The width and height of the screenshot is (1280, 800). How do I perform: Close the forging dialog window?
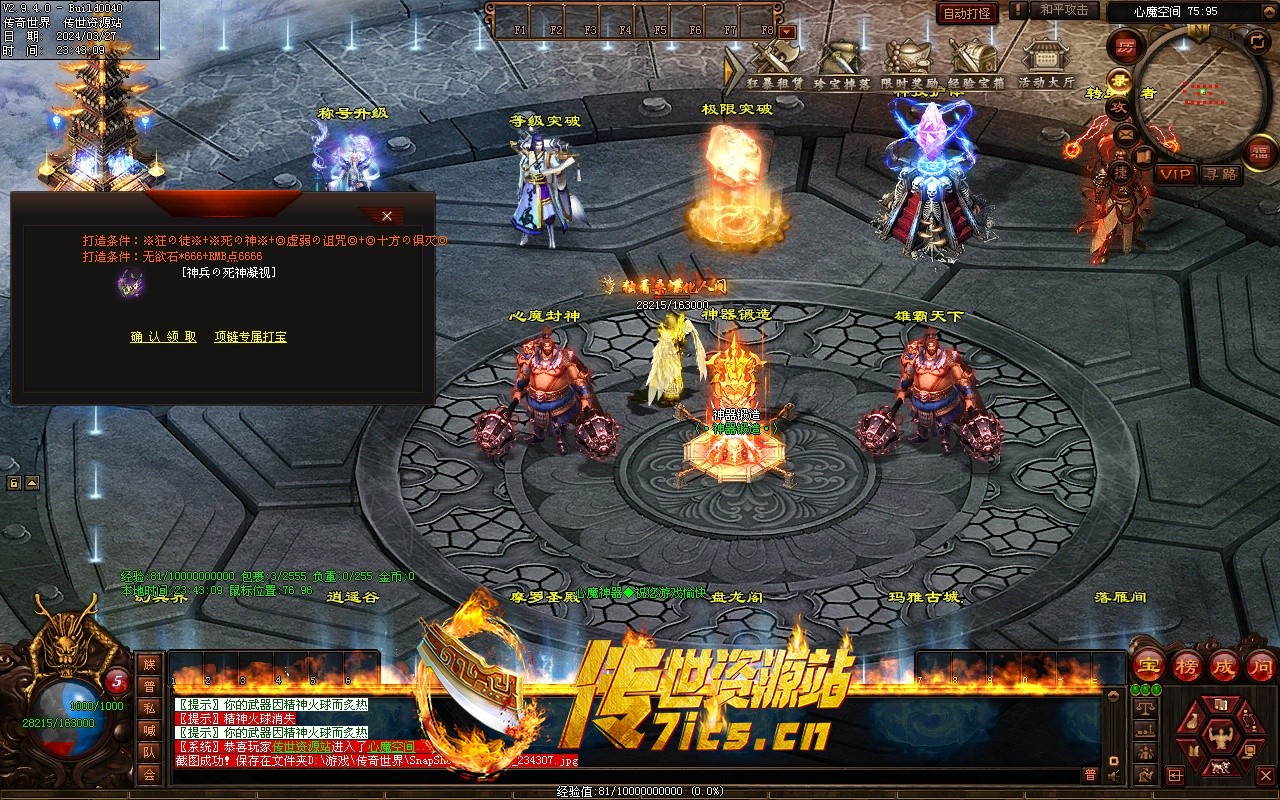pyautogui.click(x=387, y=216)
